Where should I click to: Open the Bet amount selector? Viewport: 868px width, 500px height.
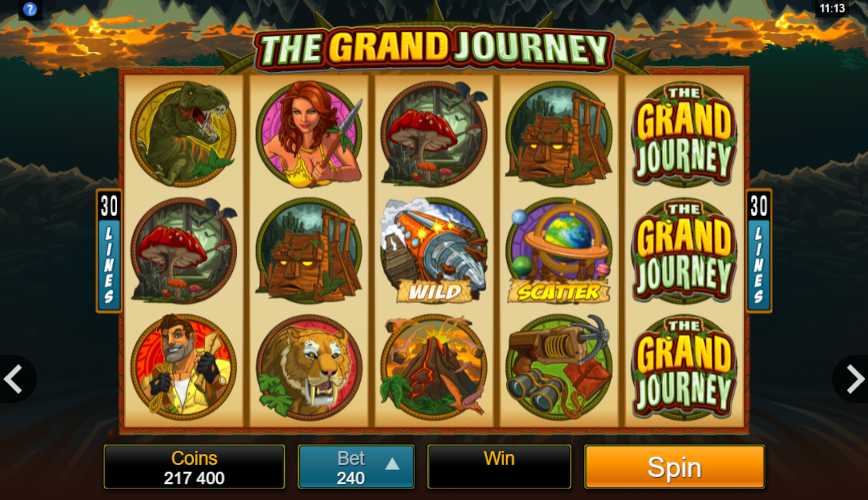(x=355, y=467)
